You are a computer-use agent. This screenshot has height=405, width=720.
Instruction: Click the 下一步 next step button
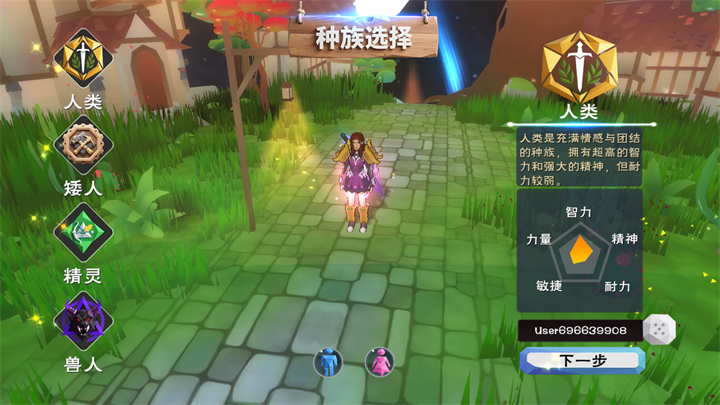pyautogui.click(x=582, y=361)
